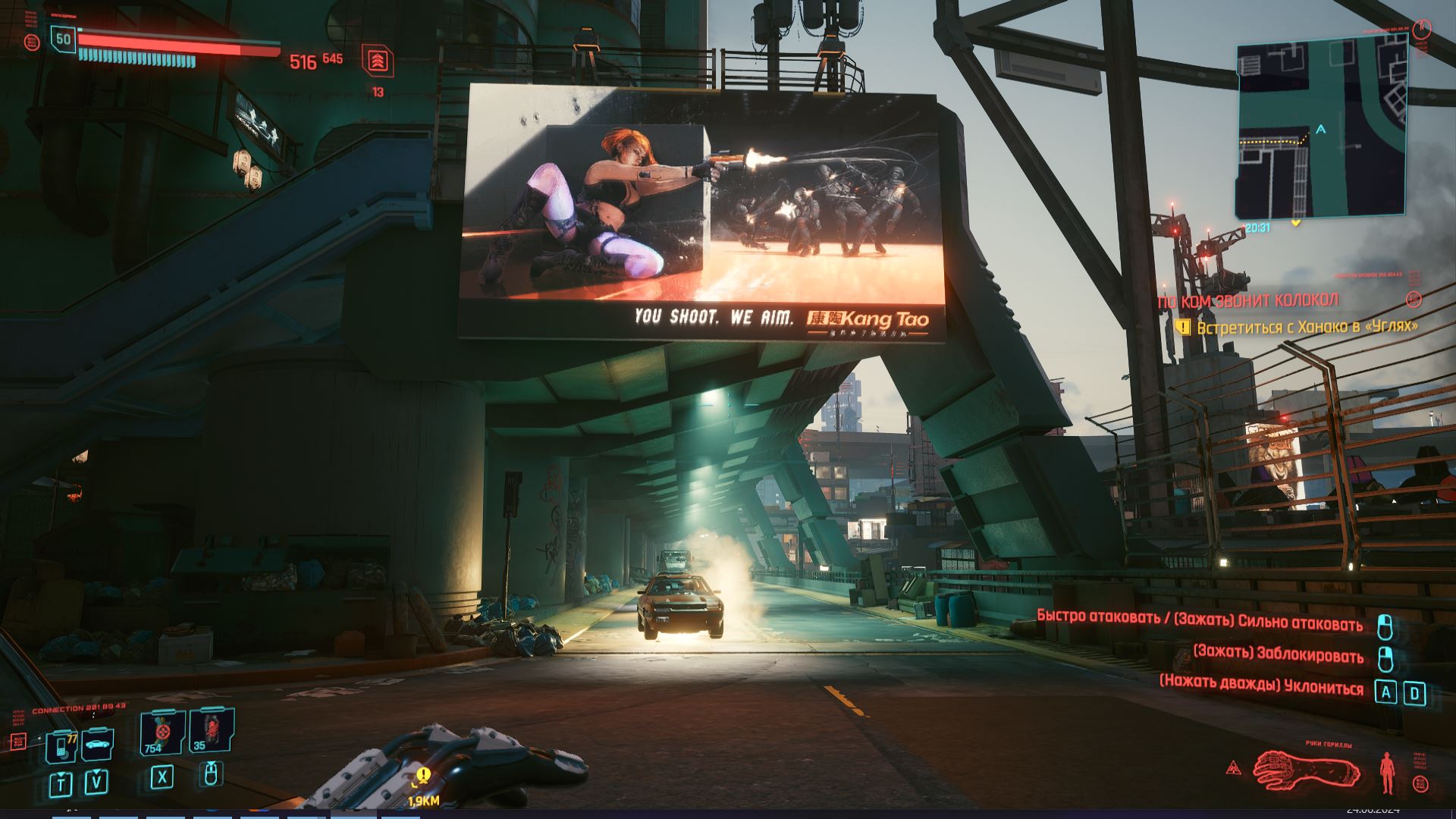
Task: Click the compass north indicator above minimap
Action: pos(1423,29)
